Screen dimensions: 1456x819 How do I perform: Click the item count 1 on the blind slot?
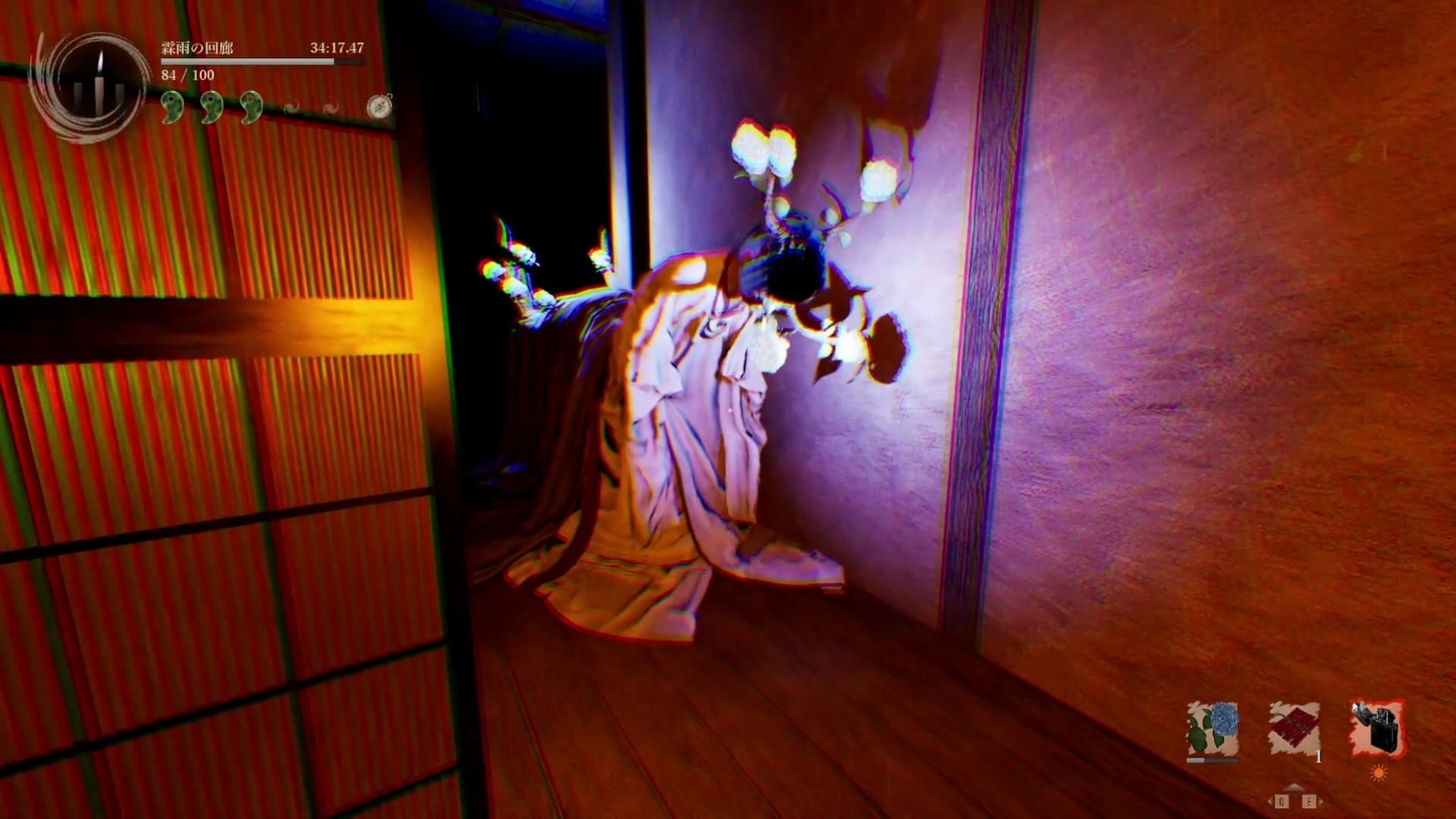point(1319,758)
